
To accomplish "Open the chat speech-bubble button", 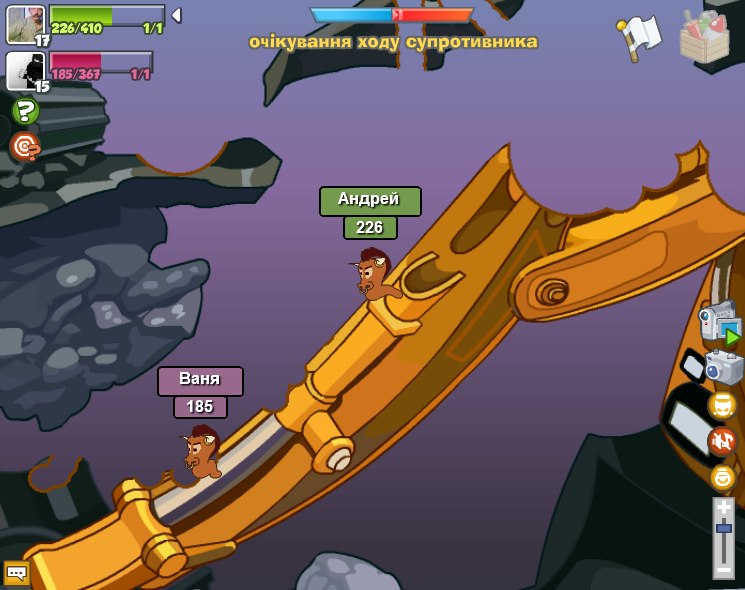I will (x=16, y=573).
